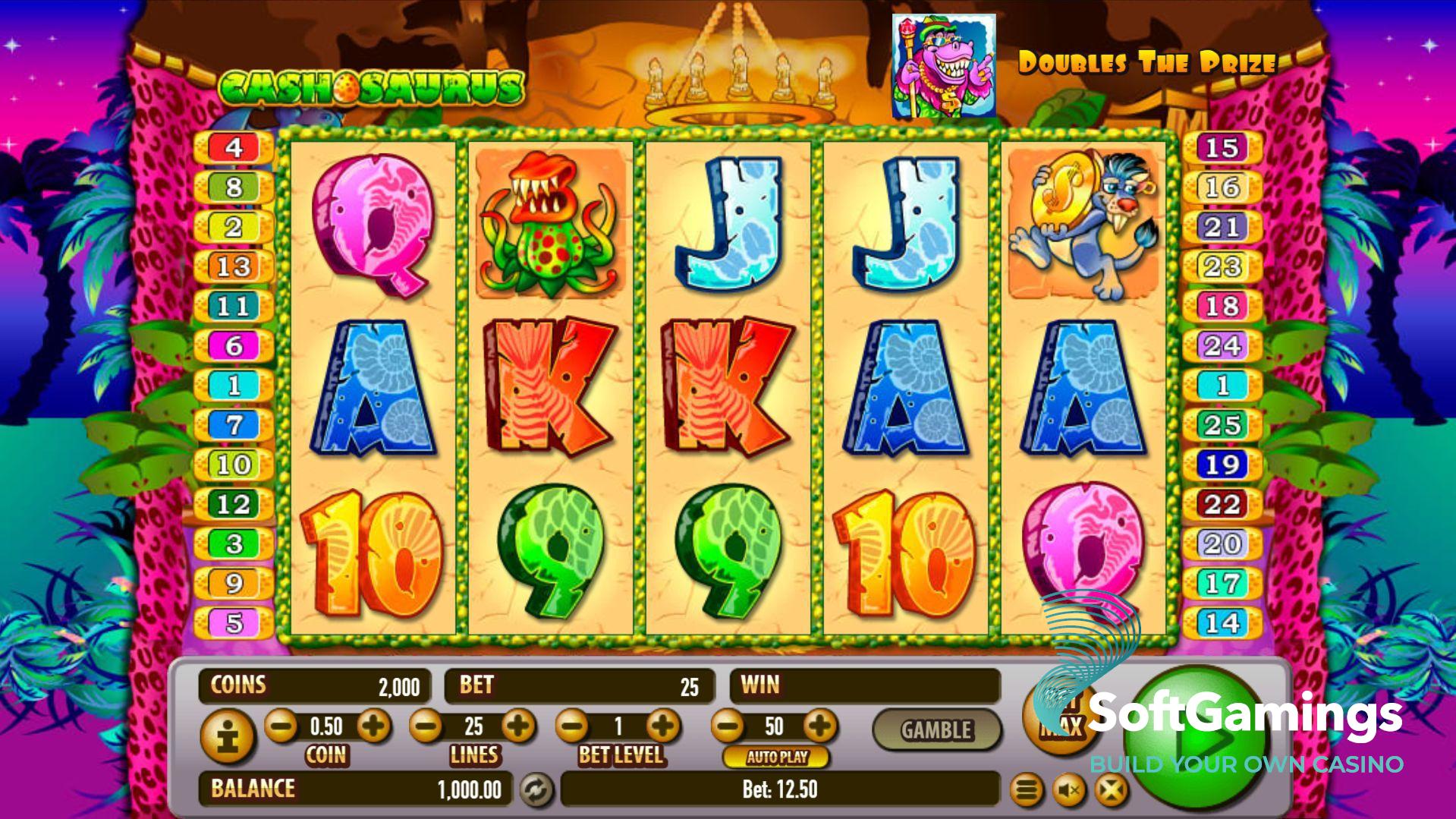This screenshot has width=1456, height=819.
Task: Raise the bet level
Action: [664, 726]
